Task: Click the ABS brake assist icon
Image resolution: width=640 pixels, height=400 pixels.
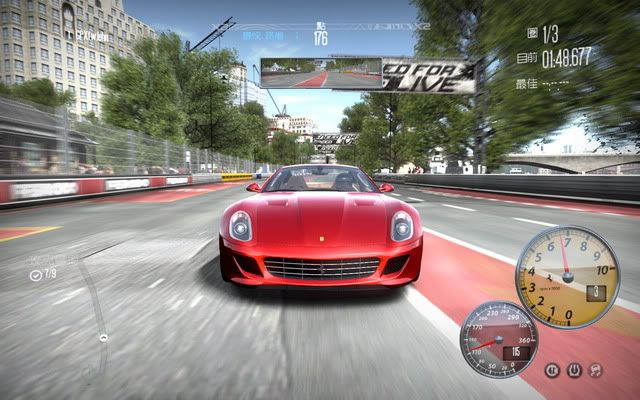Action: (x=552, y=371)
